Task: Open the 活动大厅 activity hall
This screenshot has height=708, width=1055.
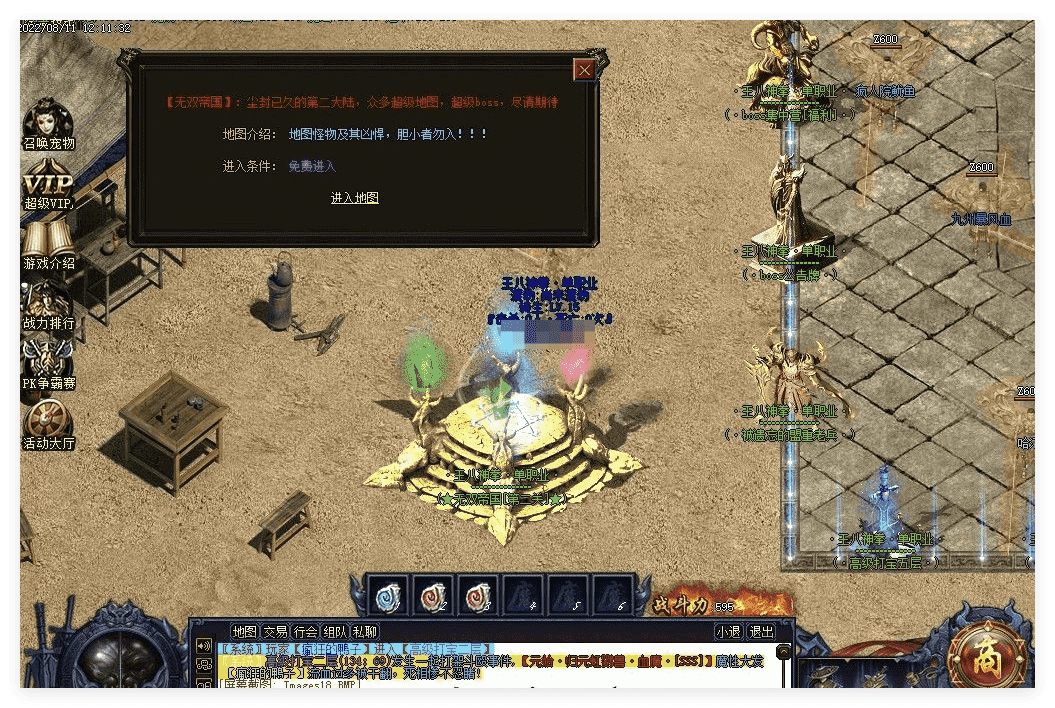Action: coord(48,424)
